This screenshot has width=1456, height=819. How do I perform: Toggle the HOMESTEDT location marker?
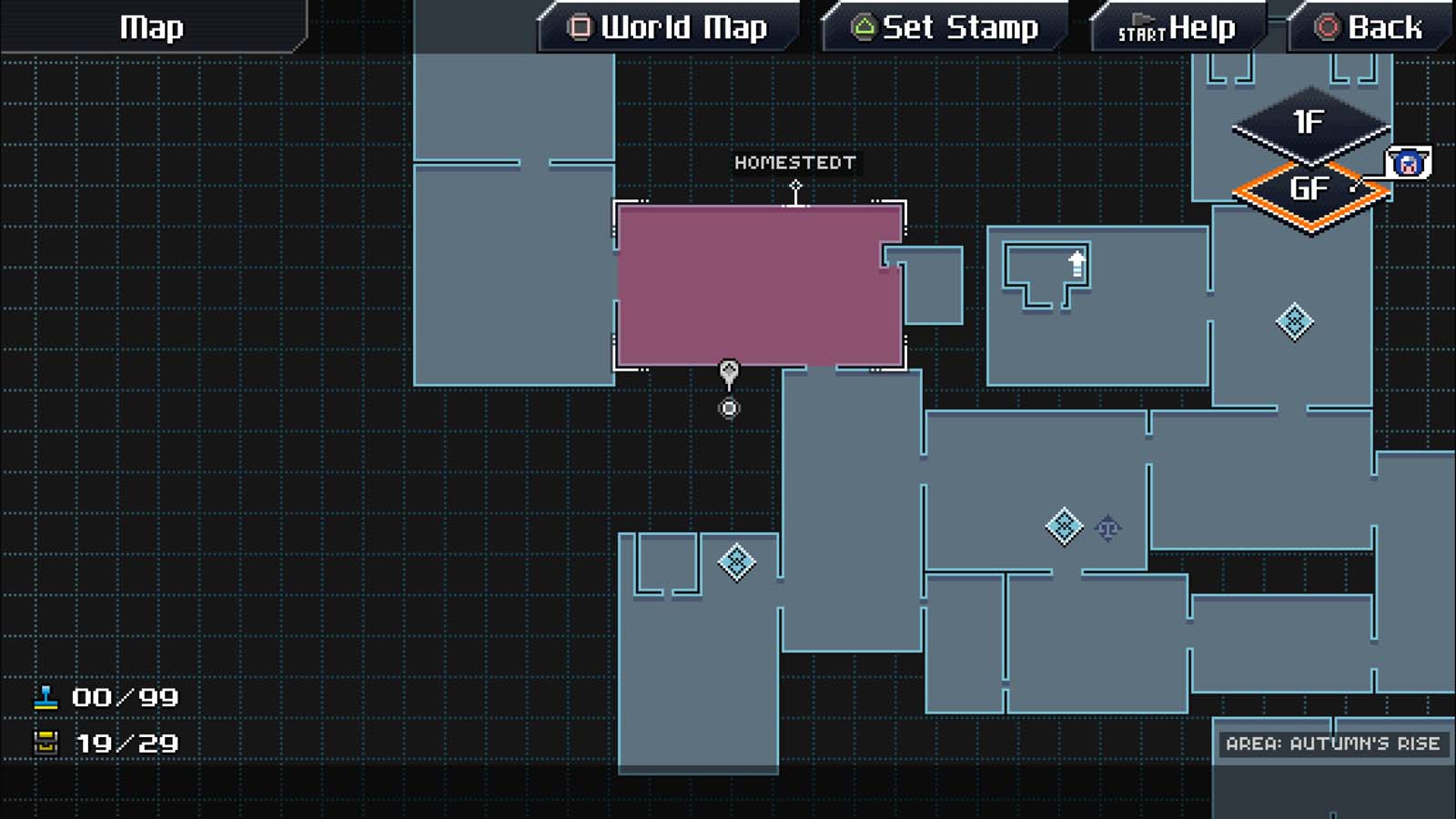click(795, 164)
